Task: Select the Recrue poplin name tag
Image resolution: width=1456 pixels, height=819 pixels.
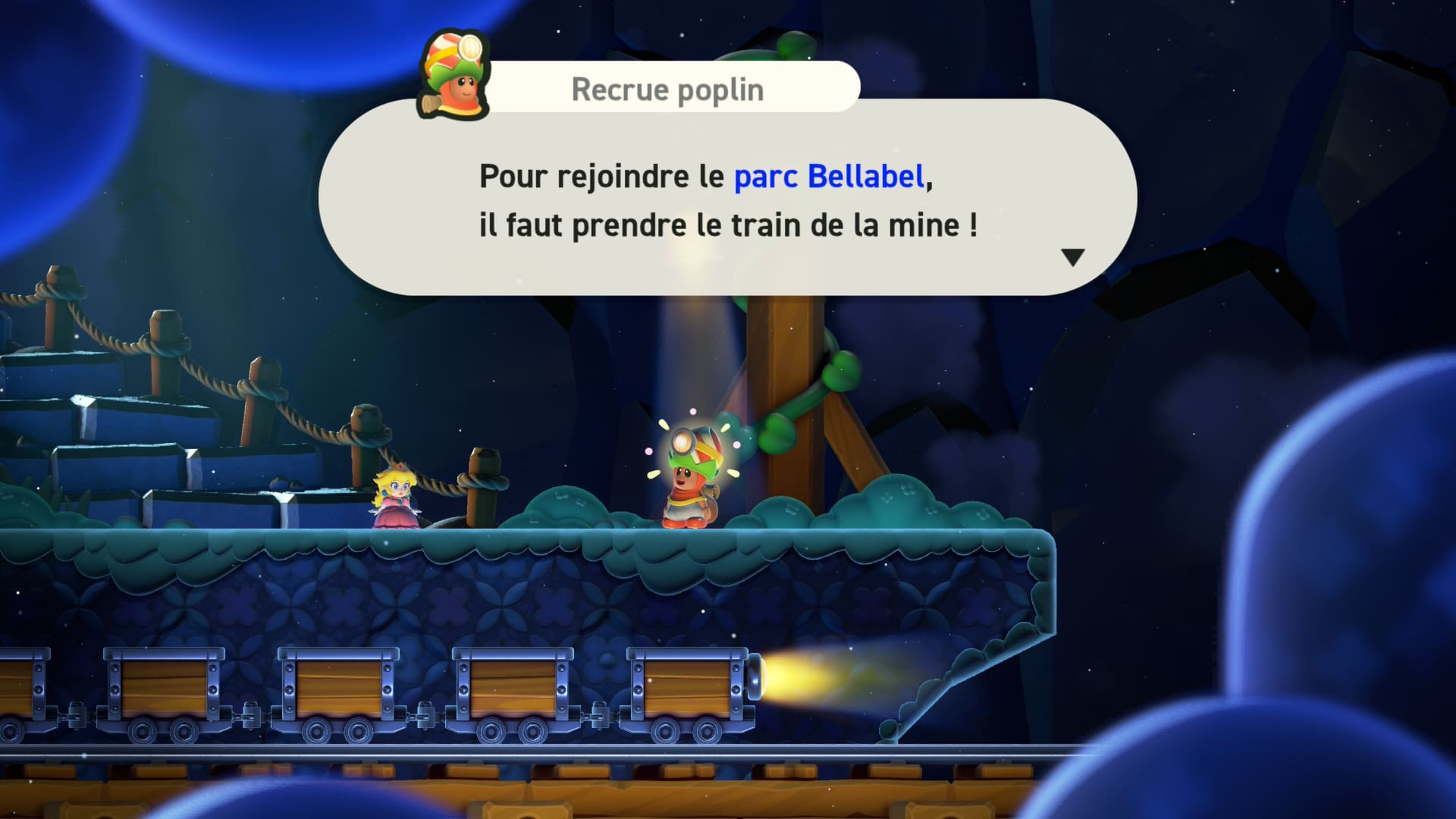Action: 667,89
